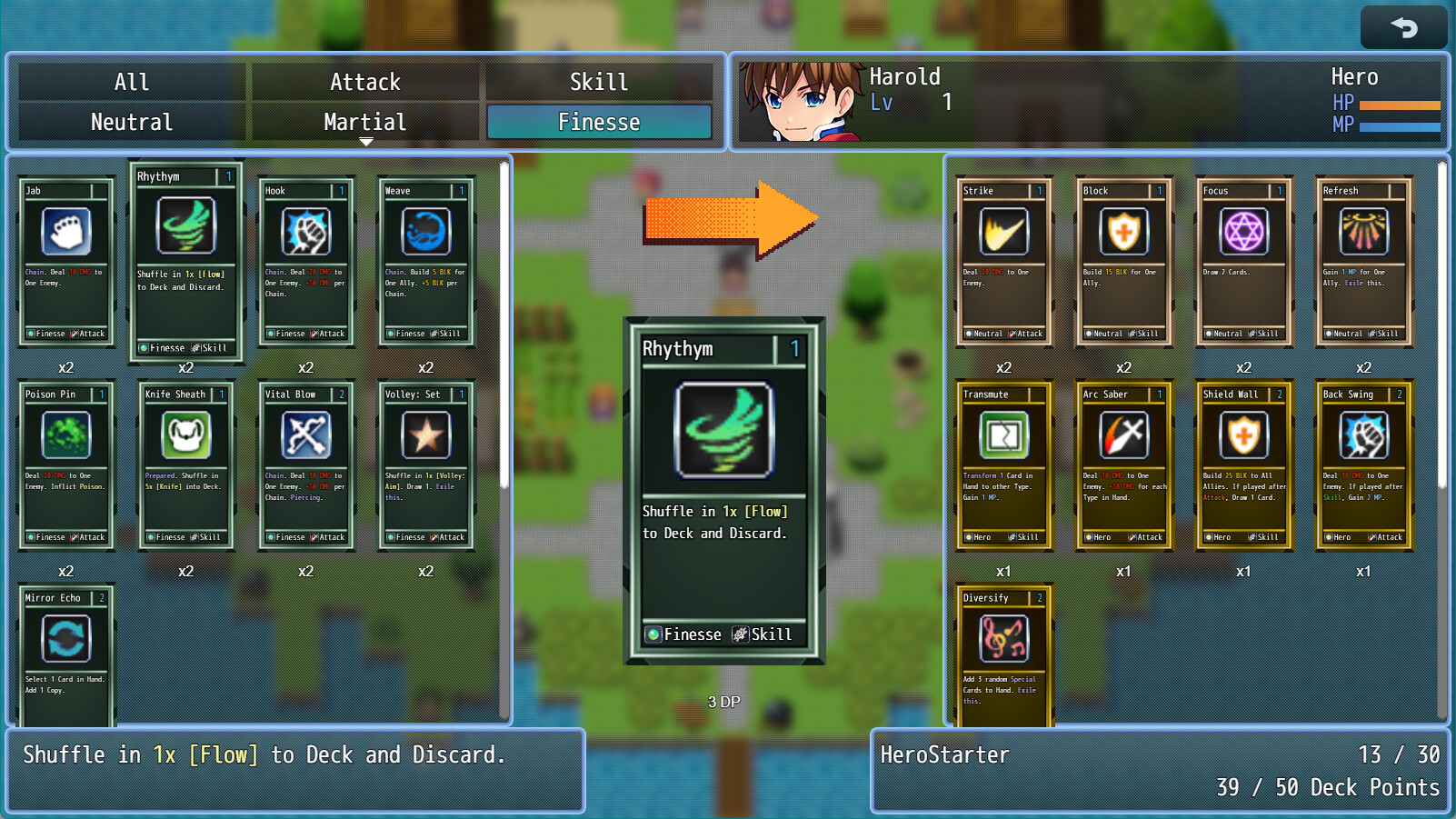The width and height of the screenshot is (1456, 819).
Task: Click the Refresh card's sunburst icon
Action: (1362, 231)
